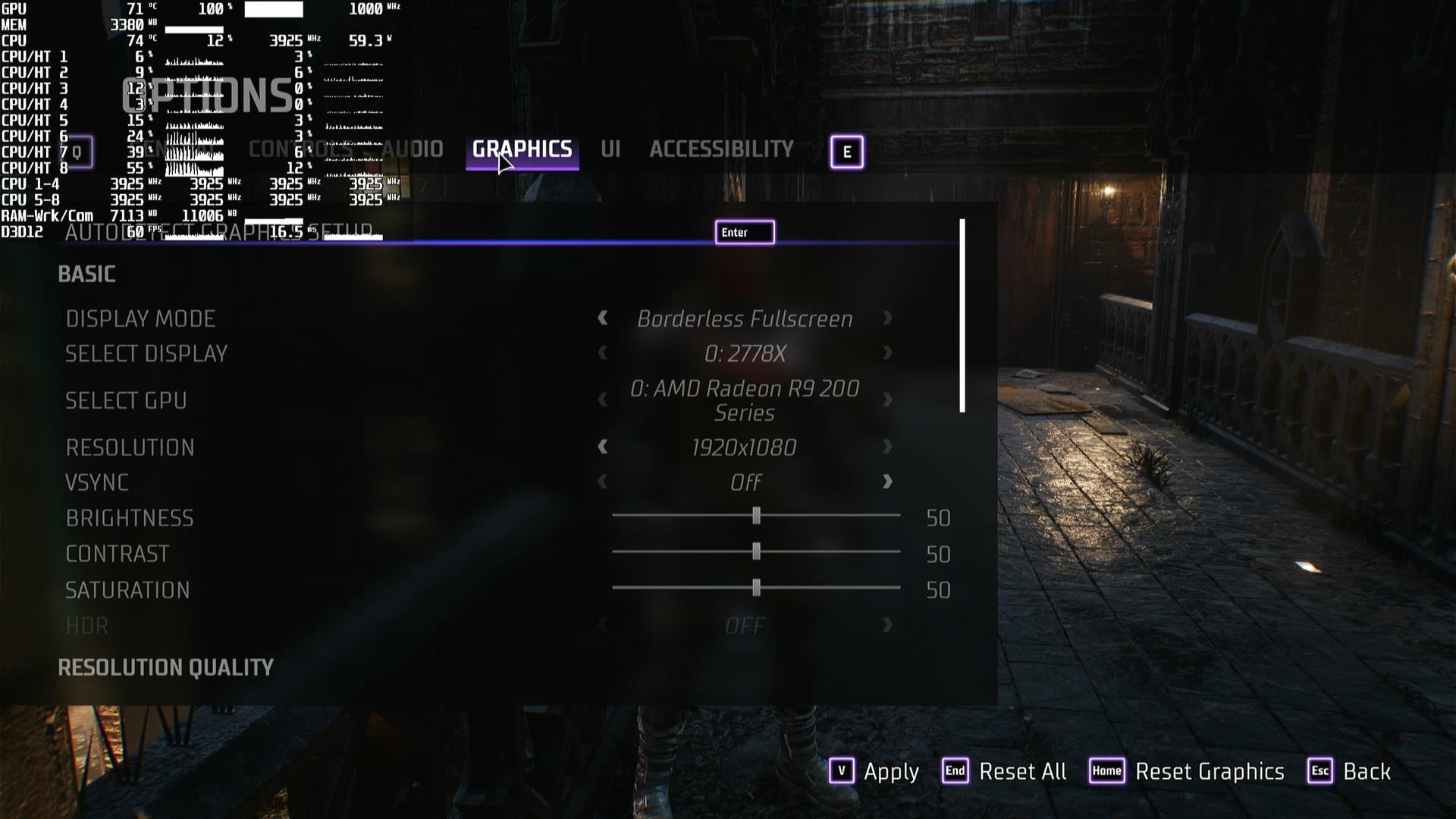The height and width of the screenshot is (819, 1456).
Task: Click the Saturation slider handle
Action: click(756, 588)
